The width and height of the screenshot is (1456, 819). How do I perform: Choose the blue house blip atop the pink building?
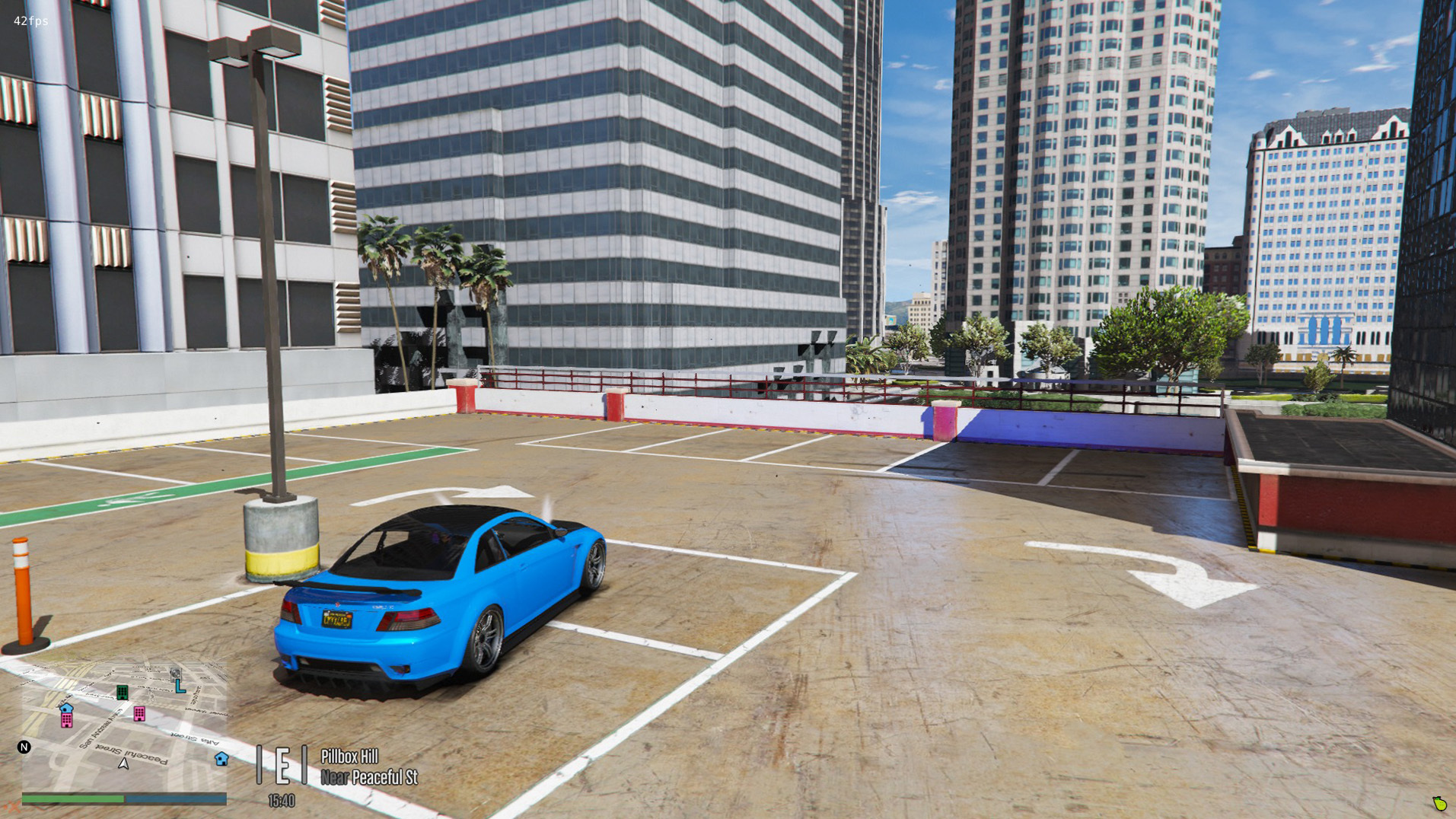pos(66,708)
